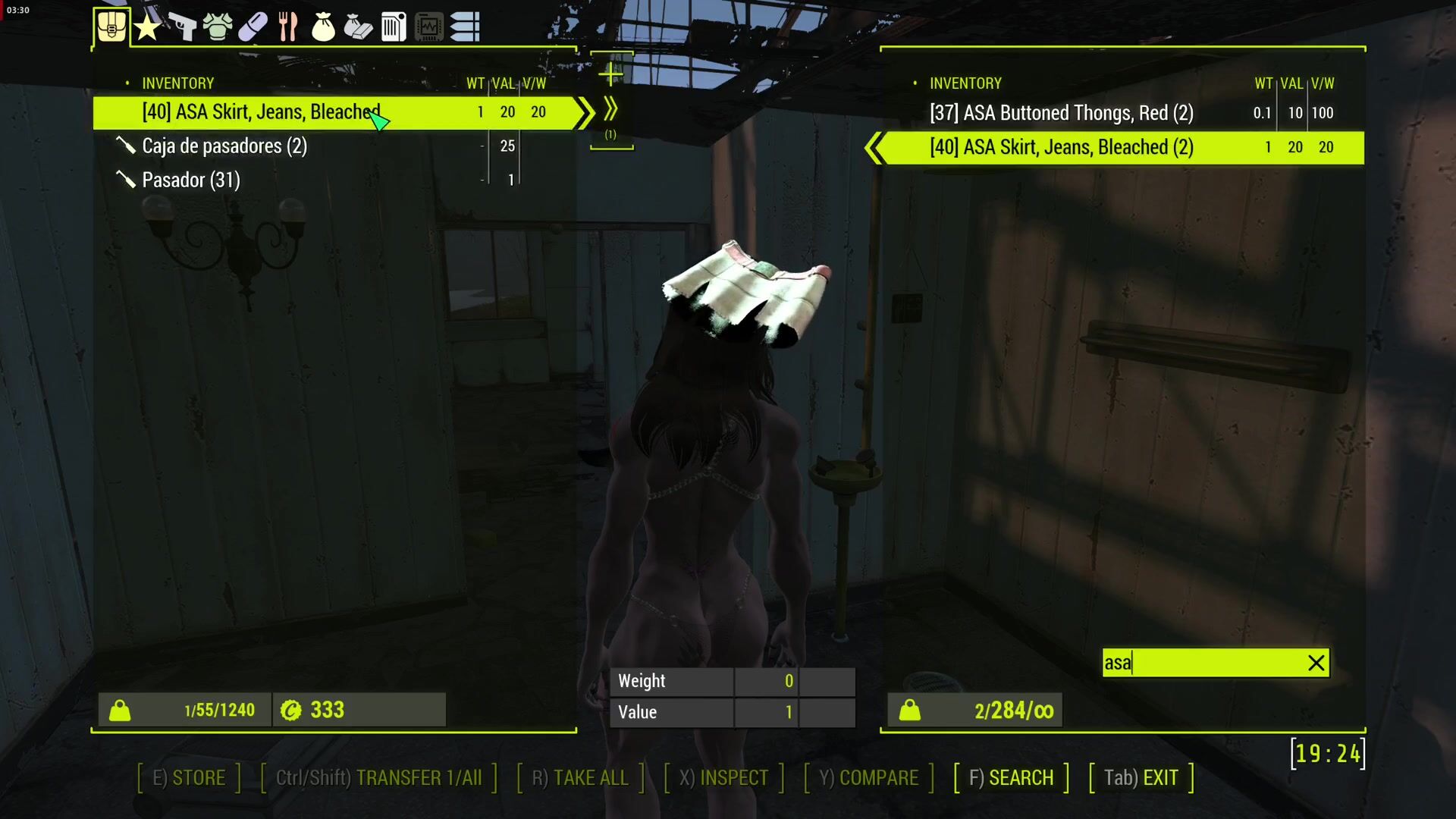Open the pistol weapons tab
Image resolution: width=1456 pixels, height=819 pixels.
(x=182, y=27)
